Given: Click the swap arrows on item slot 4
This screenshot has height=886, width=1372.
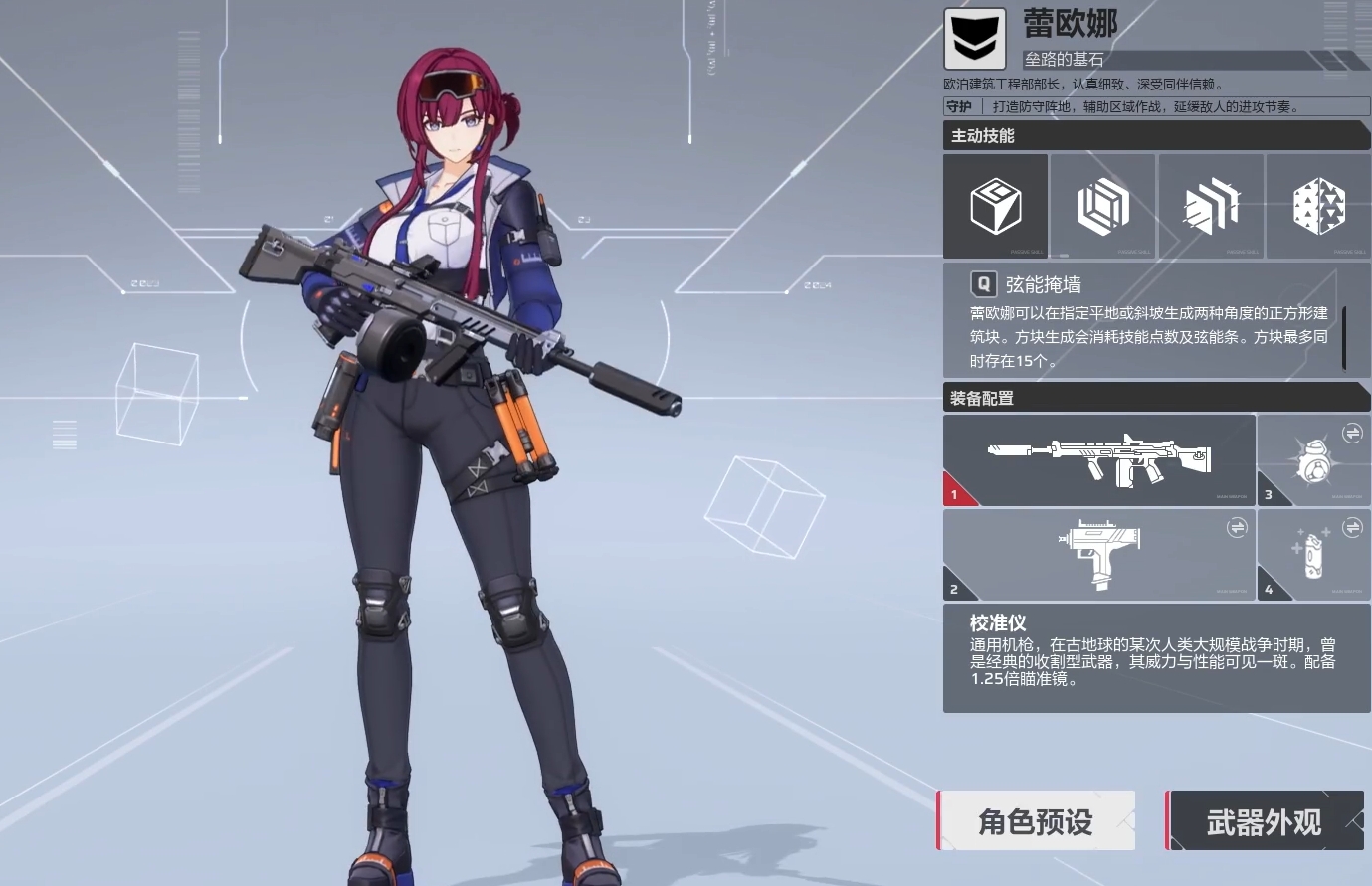Looking at the screenshot, I should pos(1353,528).
